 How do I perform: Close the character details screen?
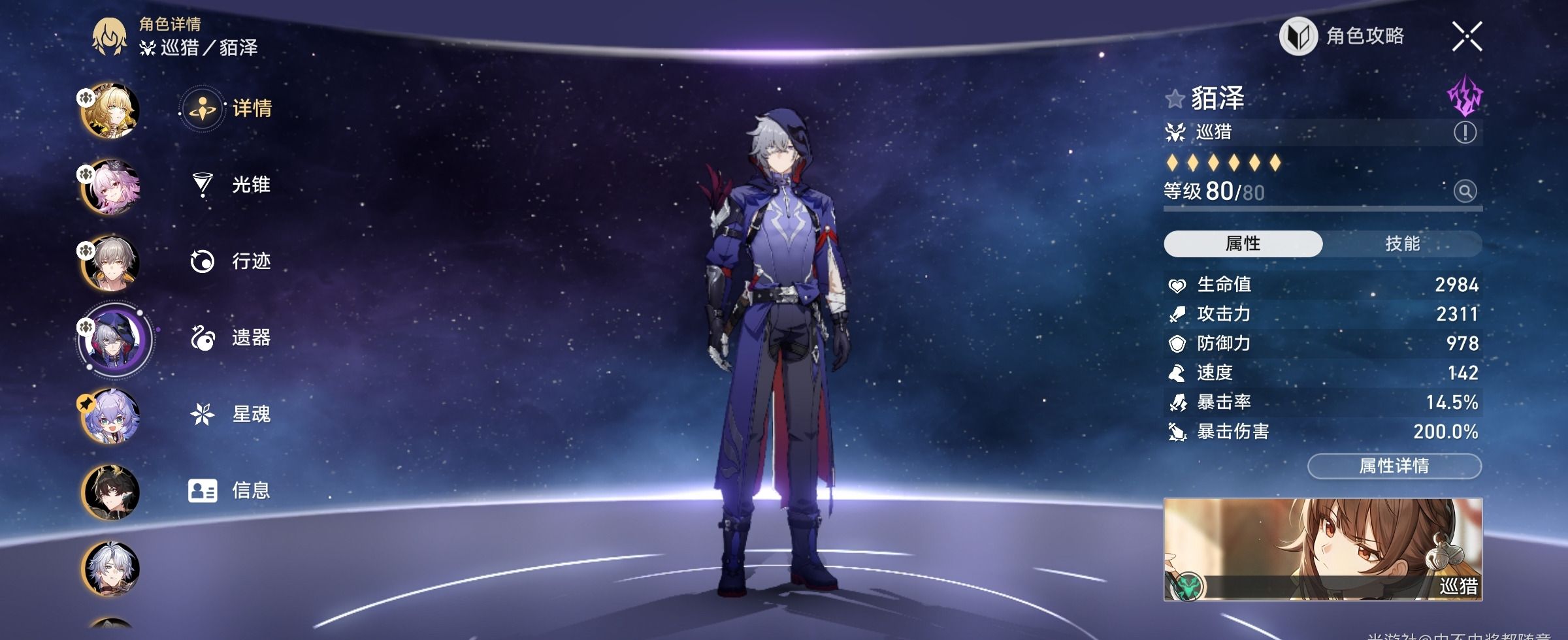pos(1467,36)
